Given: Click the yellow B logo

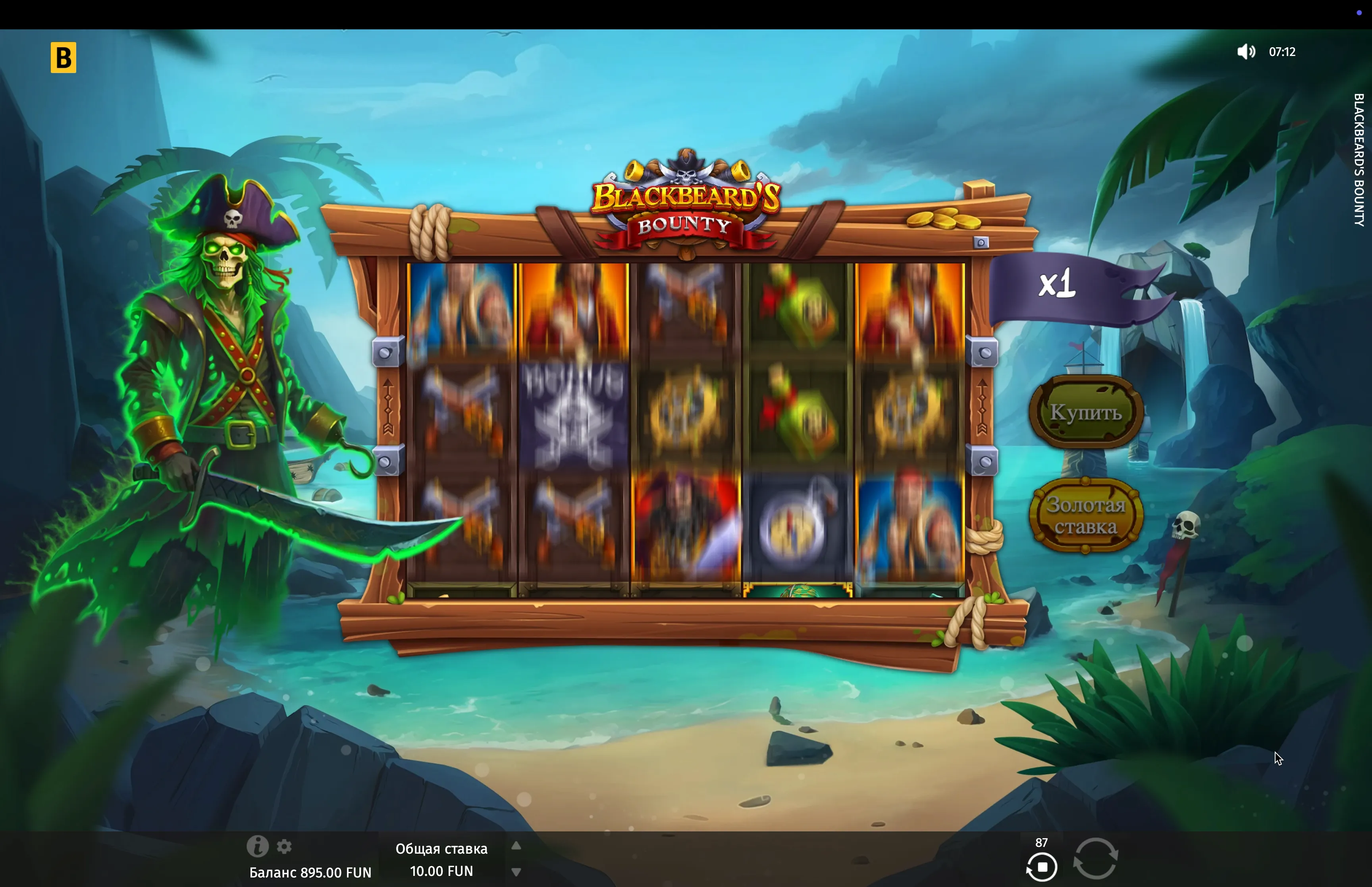Looking at the screenshot, I should pyautogui.click(x=64, y=58).
